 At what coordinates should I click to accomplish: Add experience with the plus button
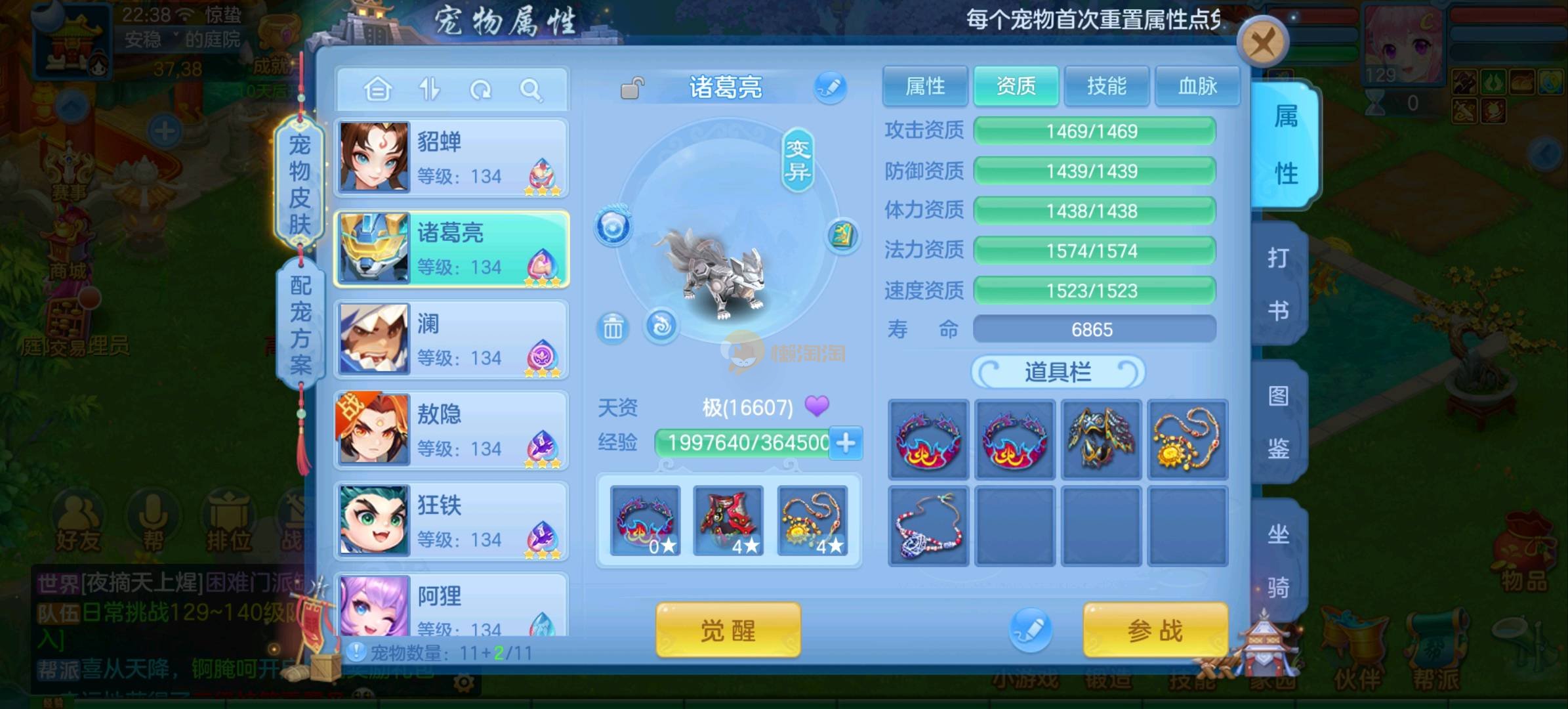tap(846, 443)
